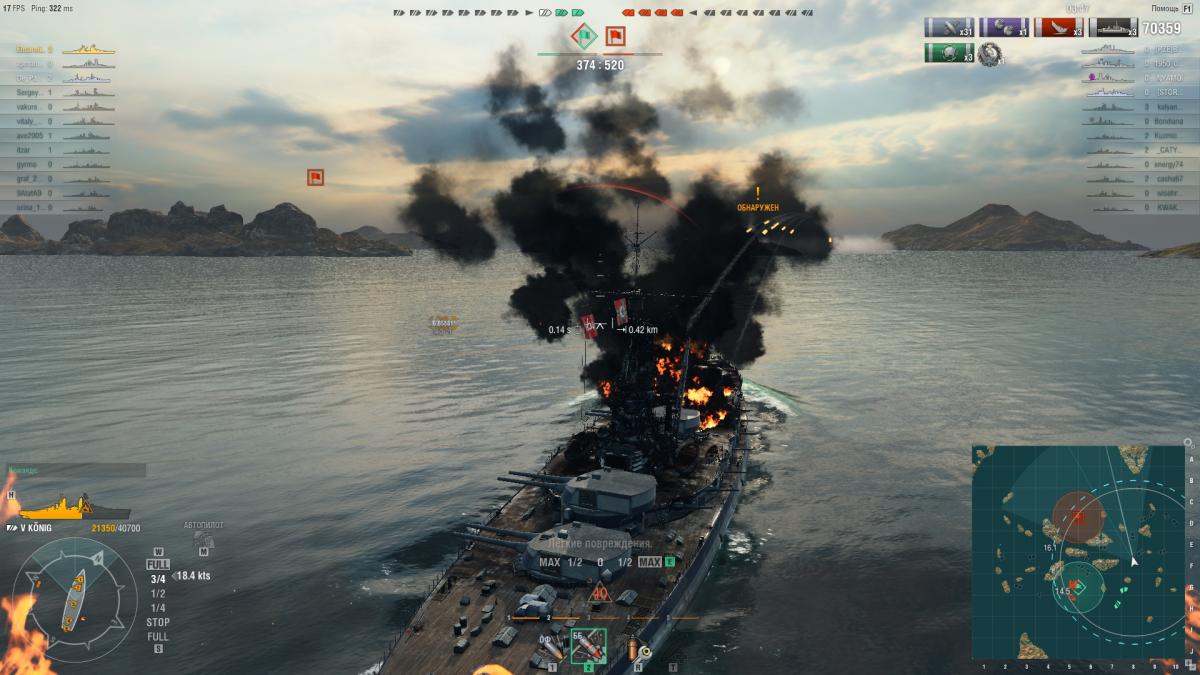Image resolution: width=1200 pixels, height=675 pixels.
Task: Click the ship compass indicator dial
Action: pos(75,598)
